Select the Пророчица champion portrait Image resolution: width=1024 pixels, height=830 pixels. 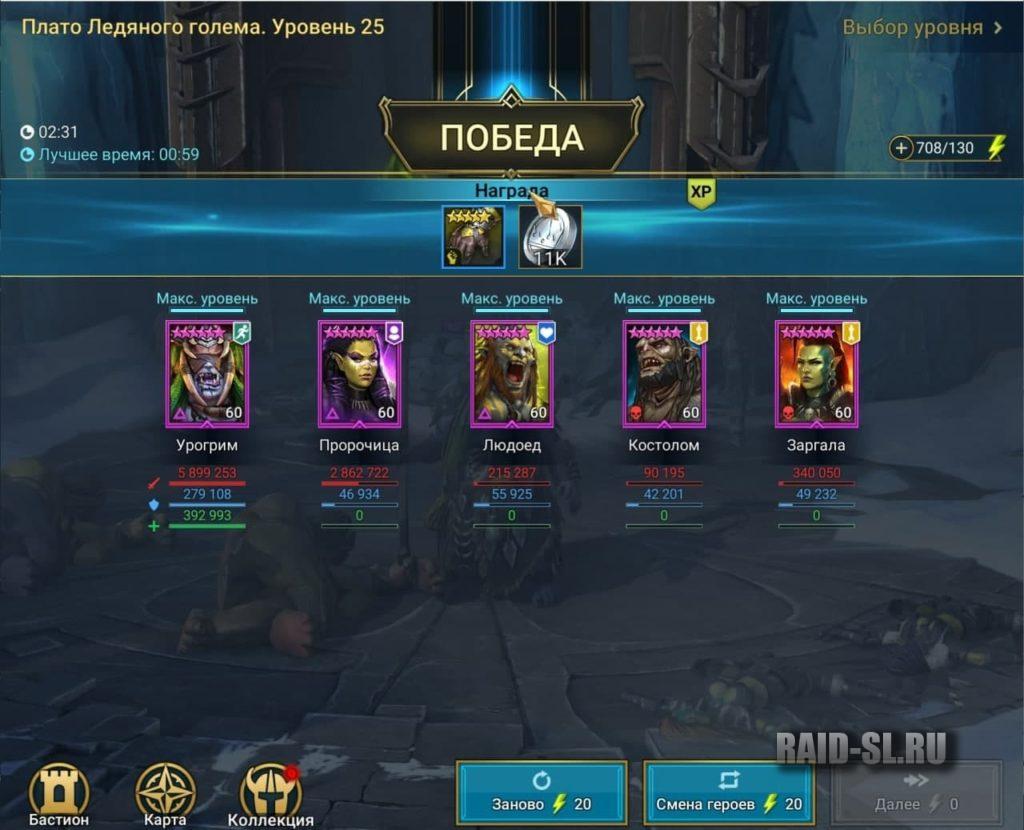(x=359, y=374)
